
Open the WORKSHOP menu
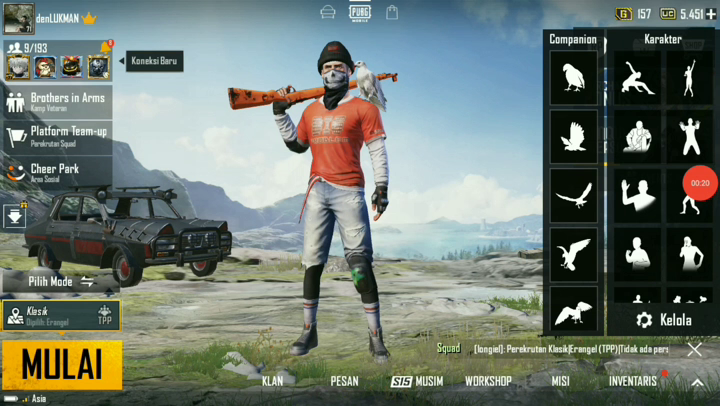click(x=488, y=381)
